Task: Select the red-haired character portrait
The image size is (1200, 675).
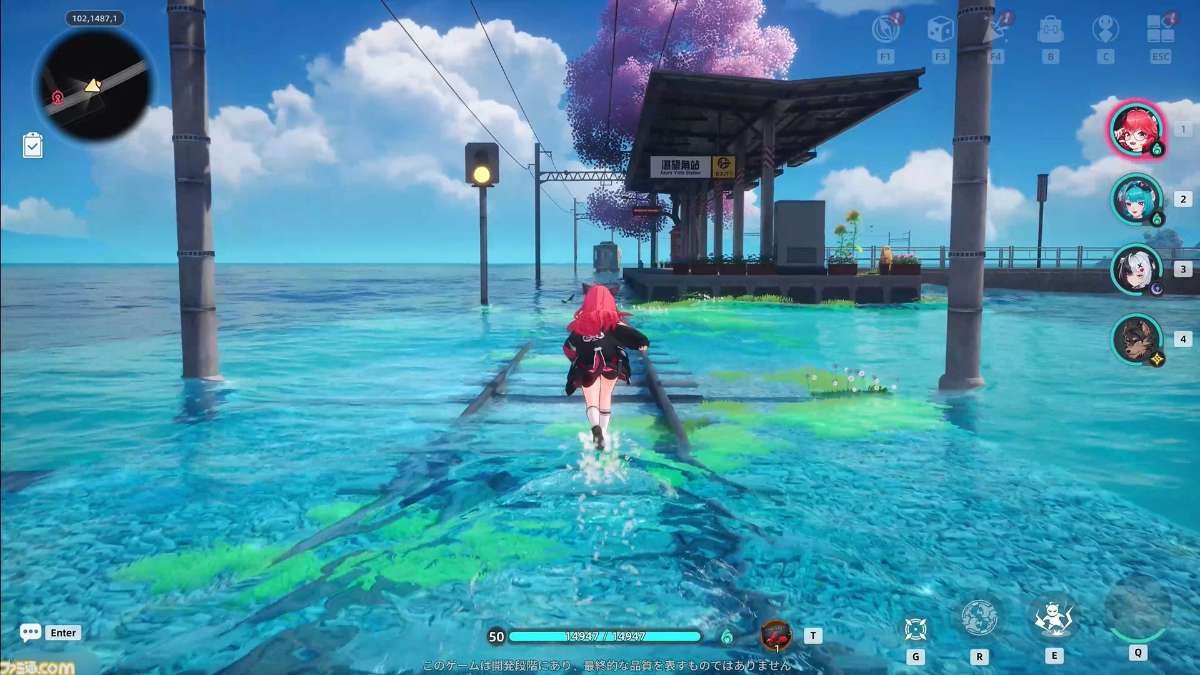Action: point(1134,129)
